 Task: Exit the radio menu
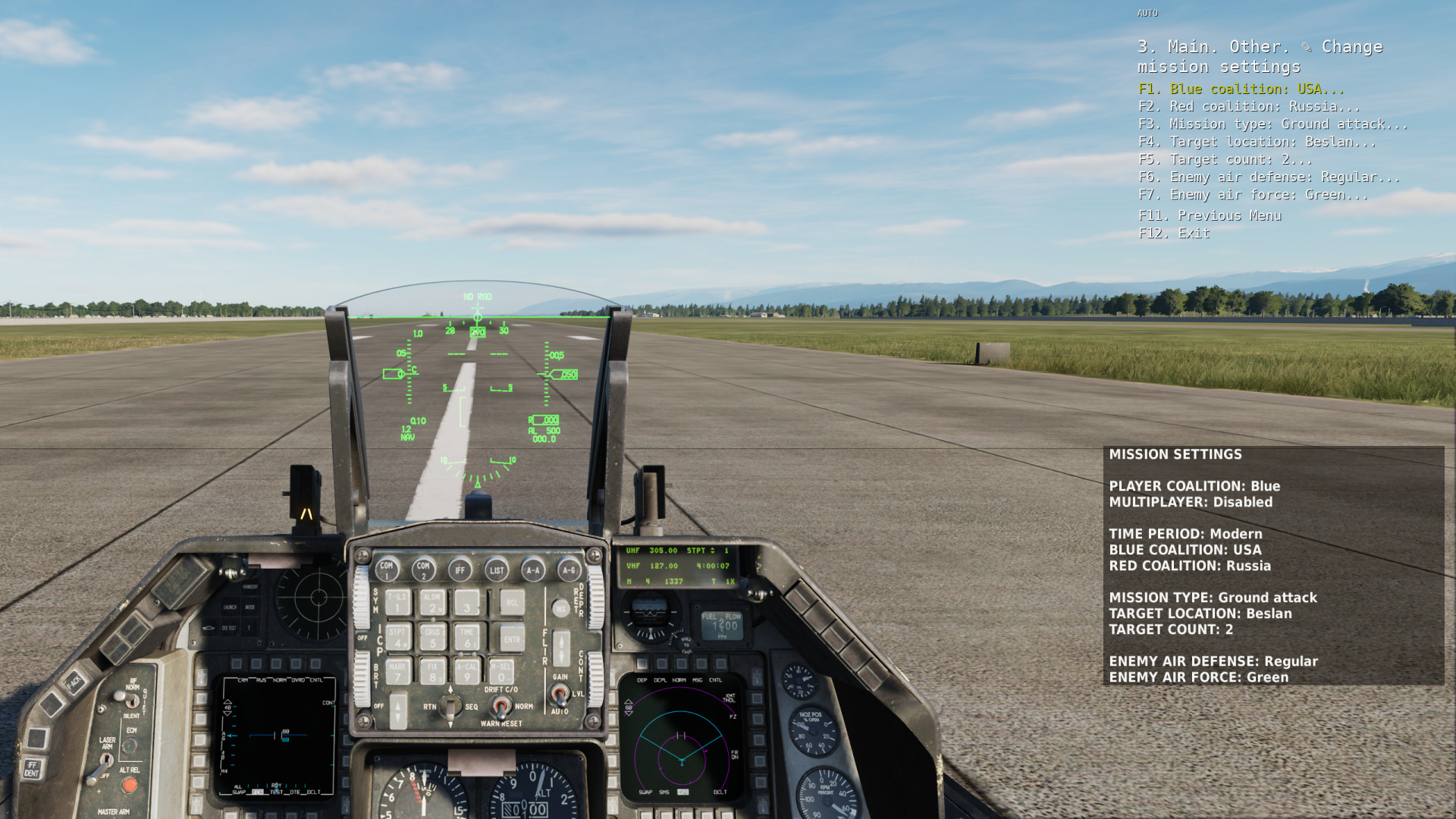[x=1174, y=234]
